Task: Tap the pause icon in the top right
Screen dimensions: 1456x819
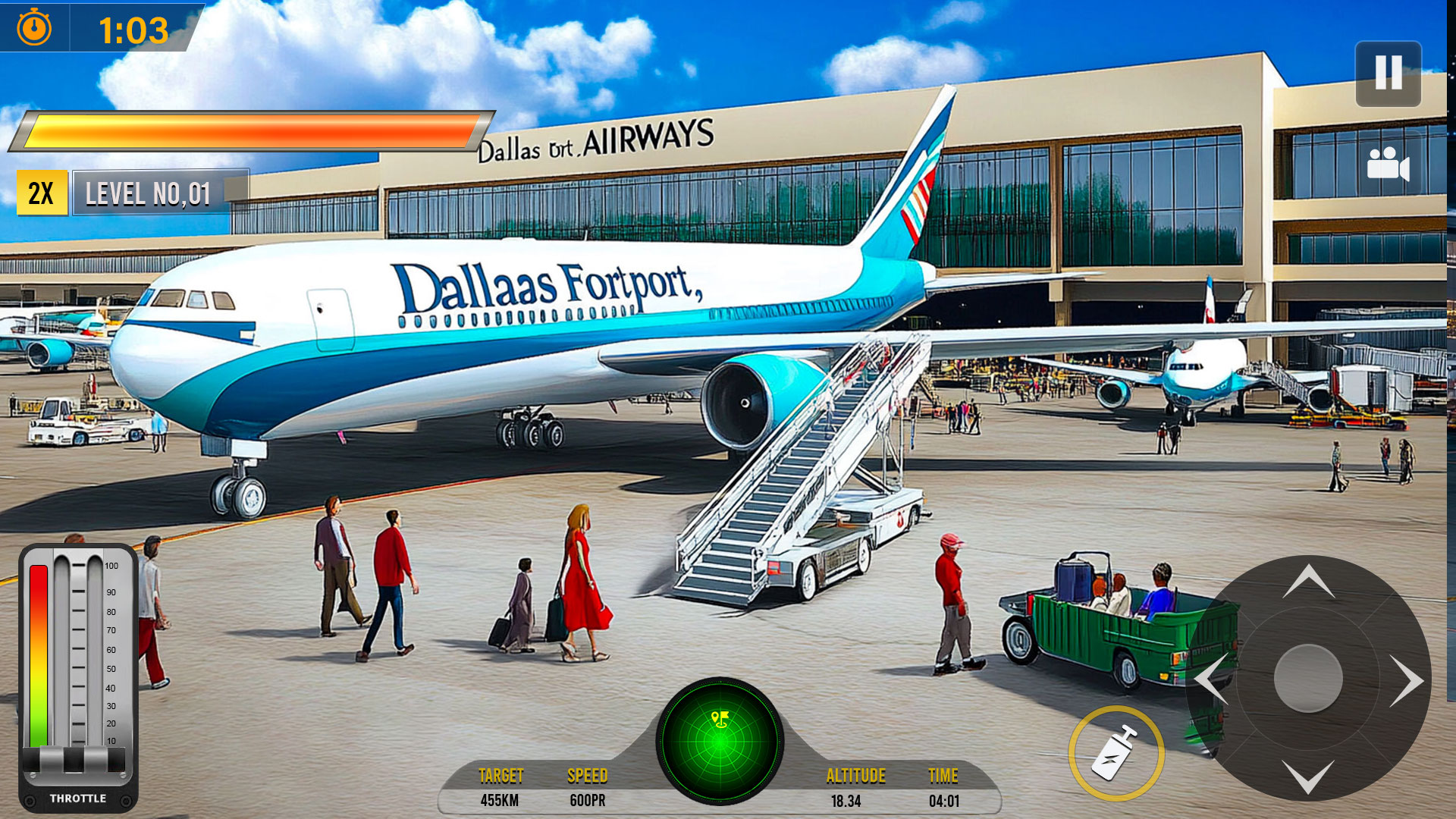Action: click(1387, 75)
